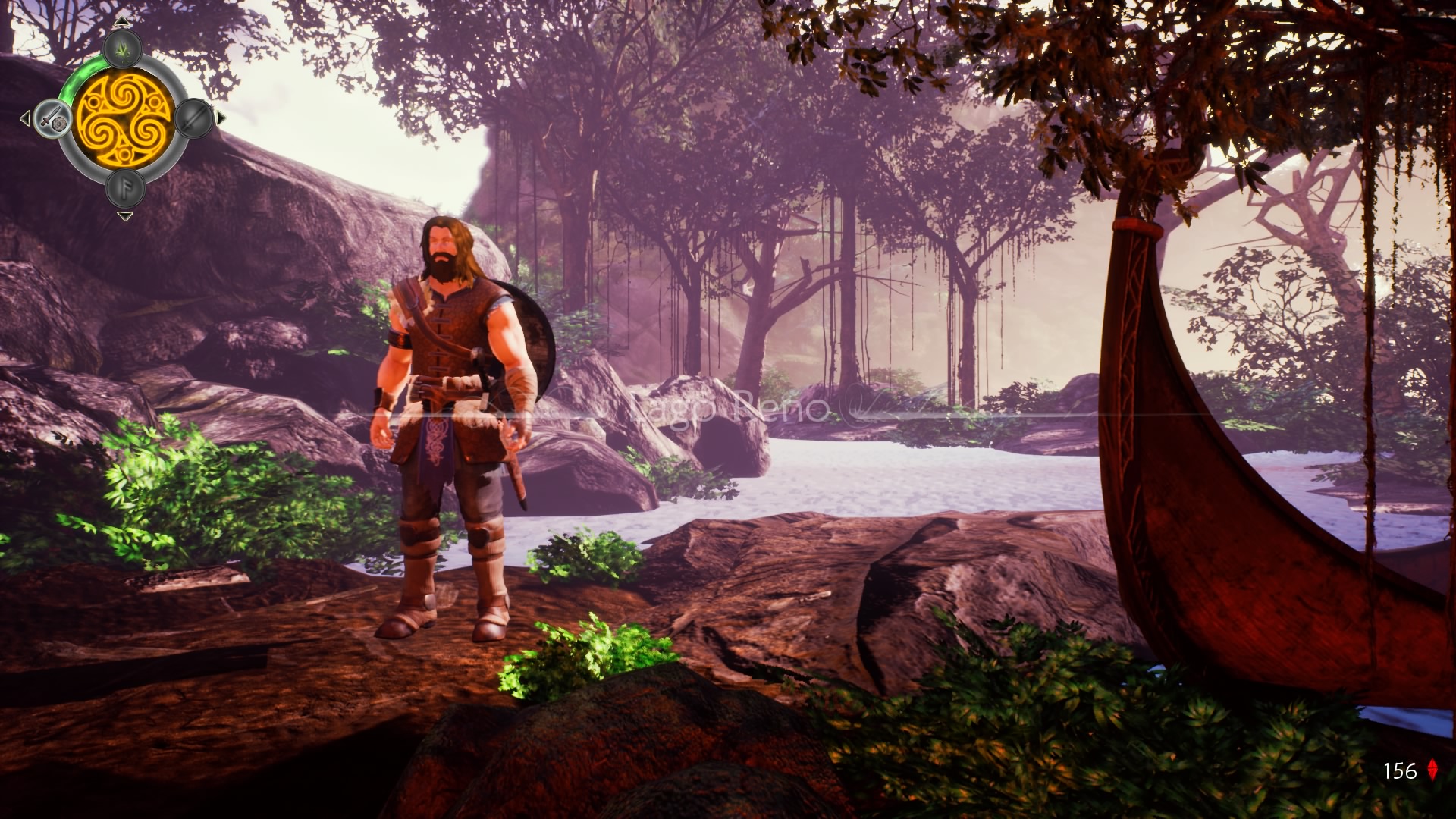The width and height of the screenshot is (1456, 819).
Task: Activate the rune ability slot
Action: (x=125, y=187)
